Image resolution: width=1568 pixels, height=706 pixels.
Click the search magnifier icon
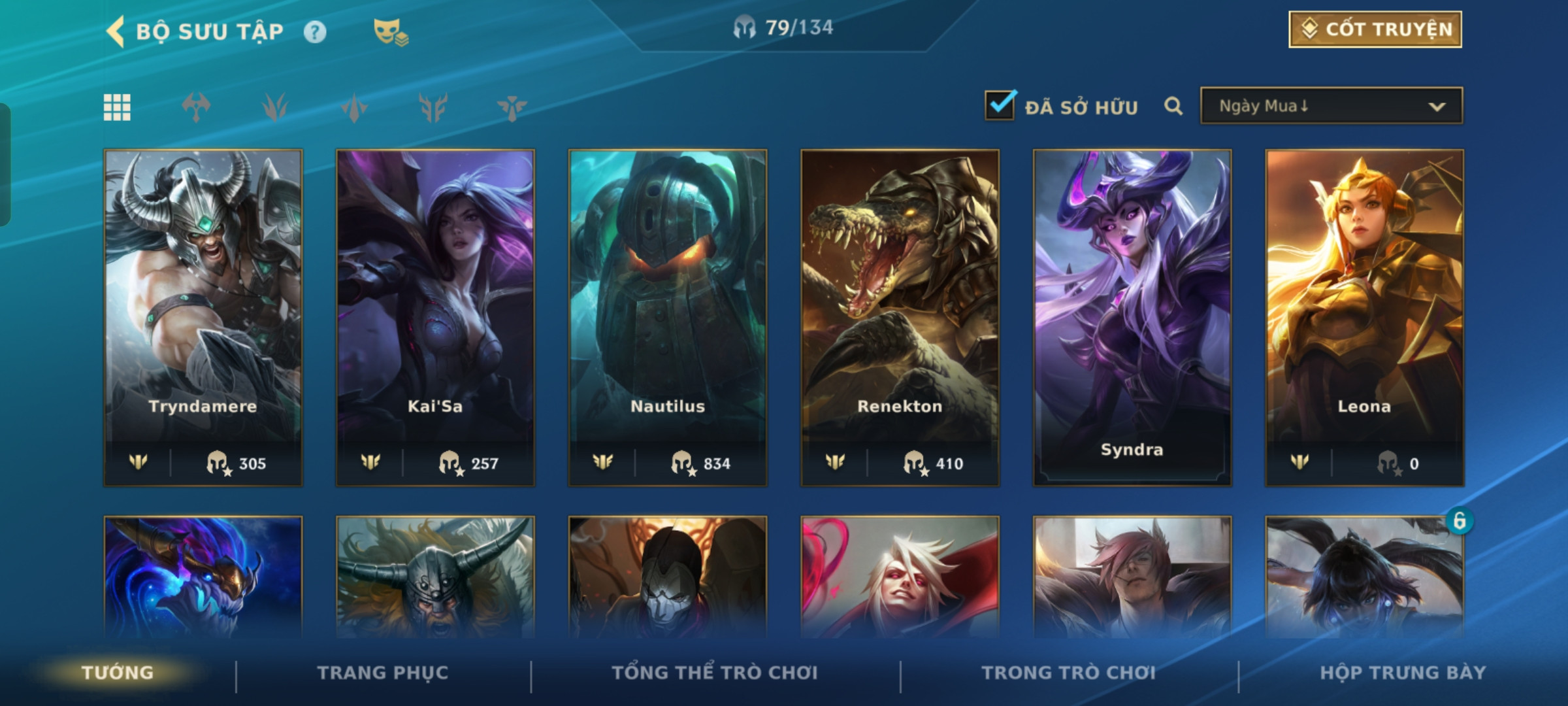[1173, 106]
